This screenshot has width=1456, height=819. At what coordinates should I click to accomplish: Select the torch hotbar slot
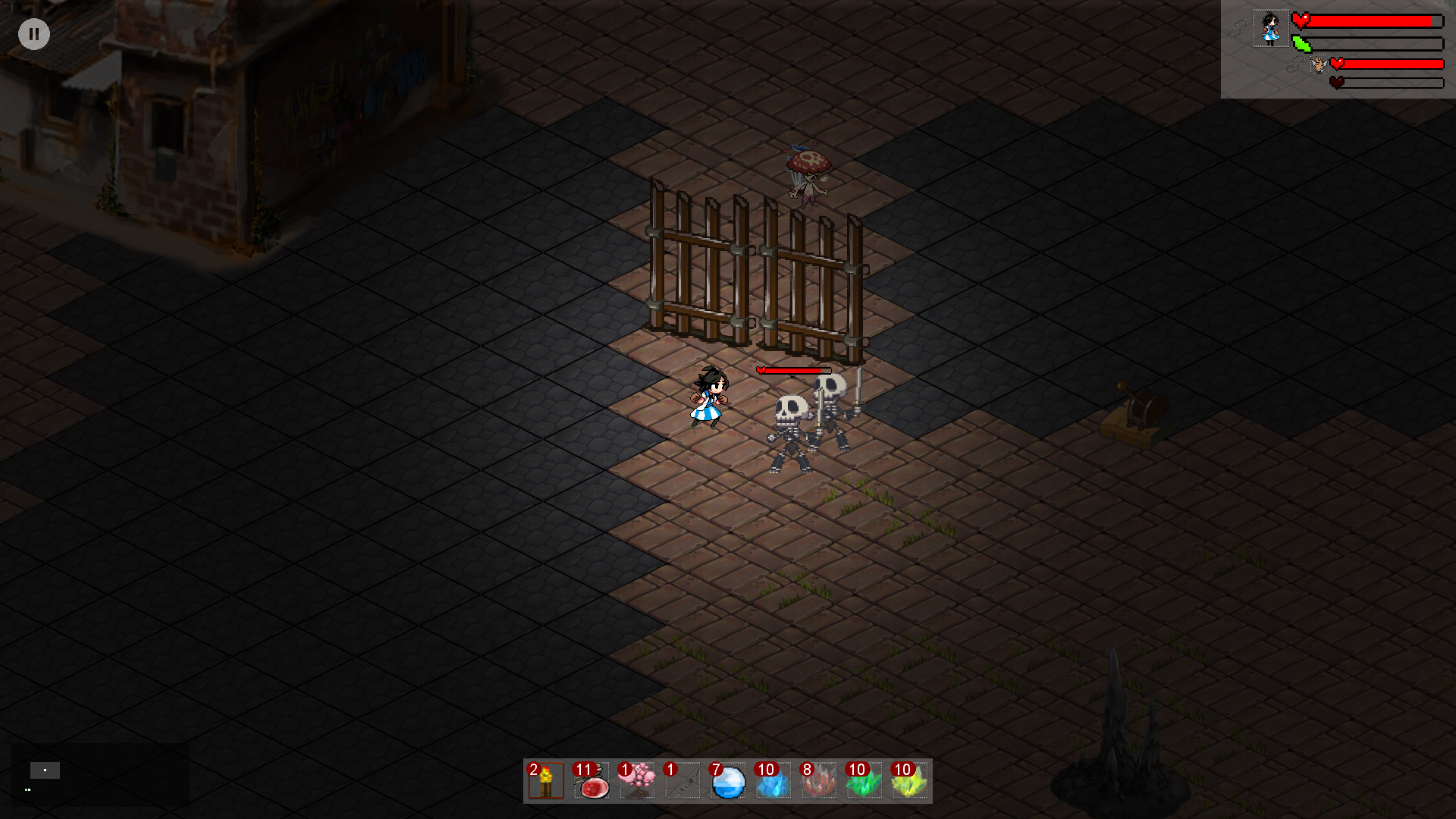(546, 781)
